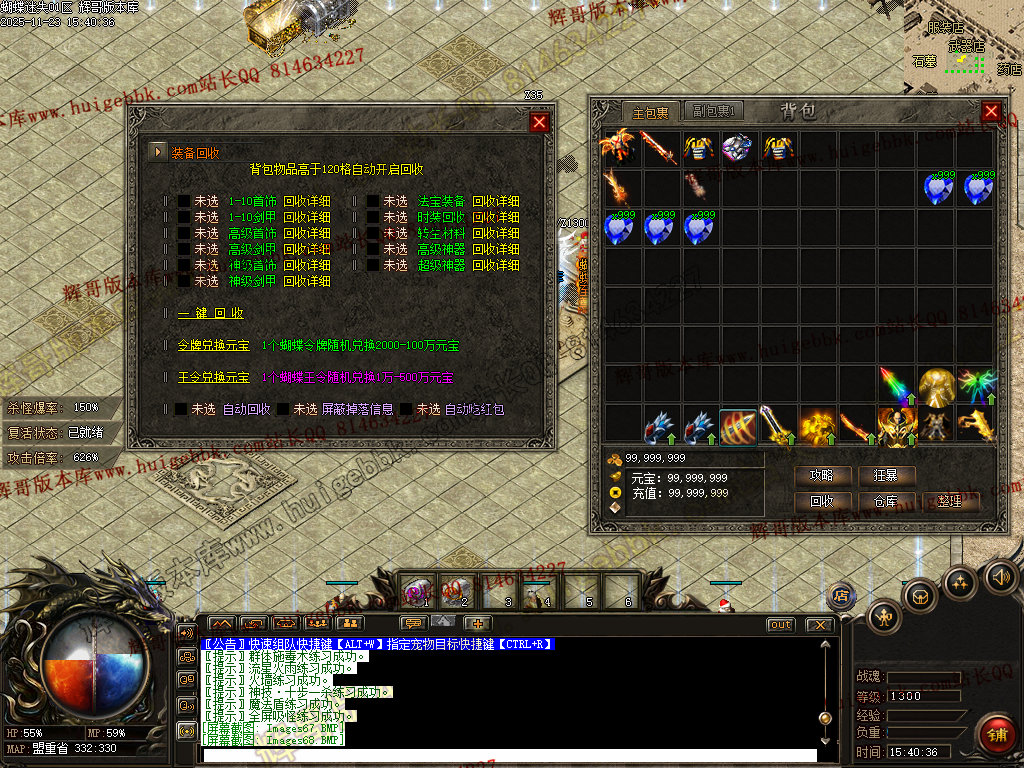Viewport: 1024px width, 768px height.
Task: Activate the 狂暴 button in backpack
Action: [x=885, y=476]
